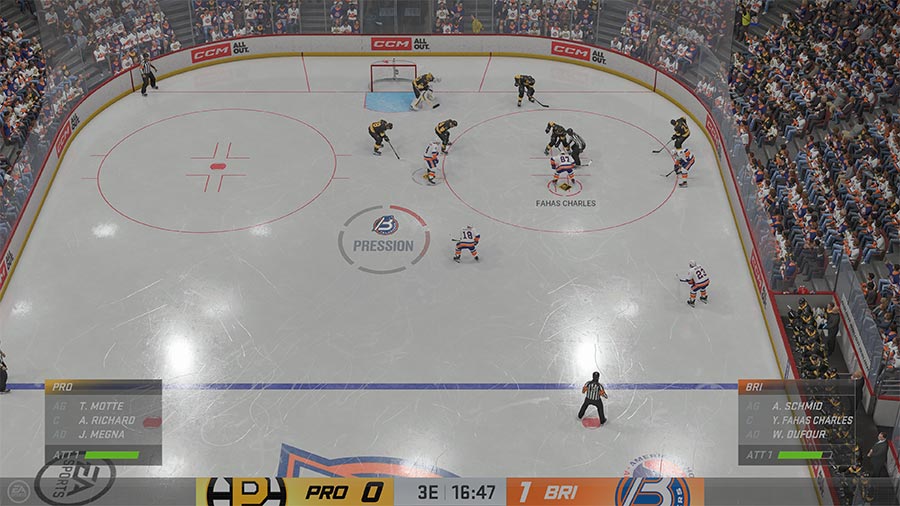Screen dimensions: 900x506
Task: Choose A. Richard in the PRO line list
Action: (106, 421)
